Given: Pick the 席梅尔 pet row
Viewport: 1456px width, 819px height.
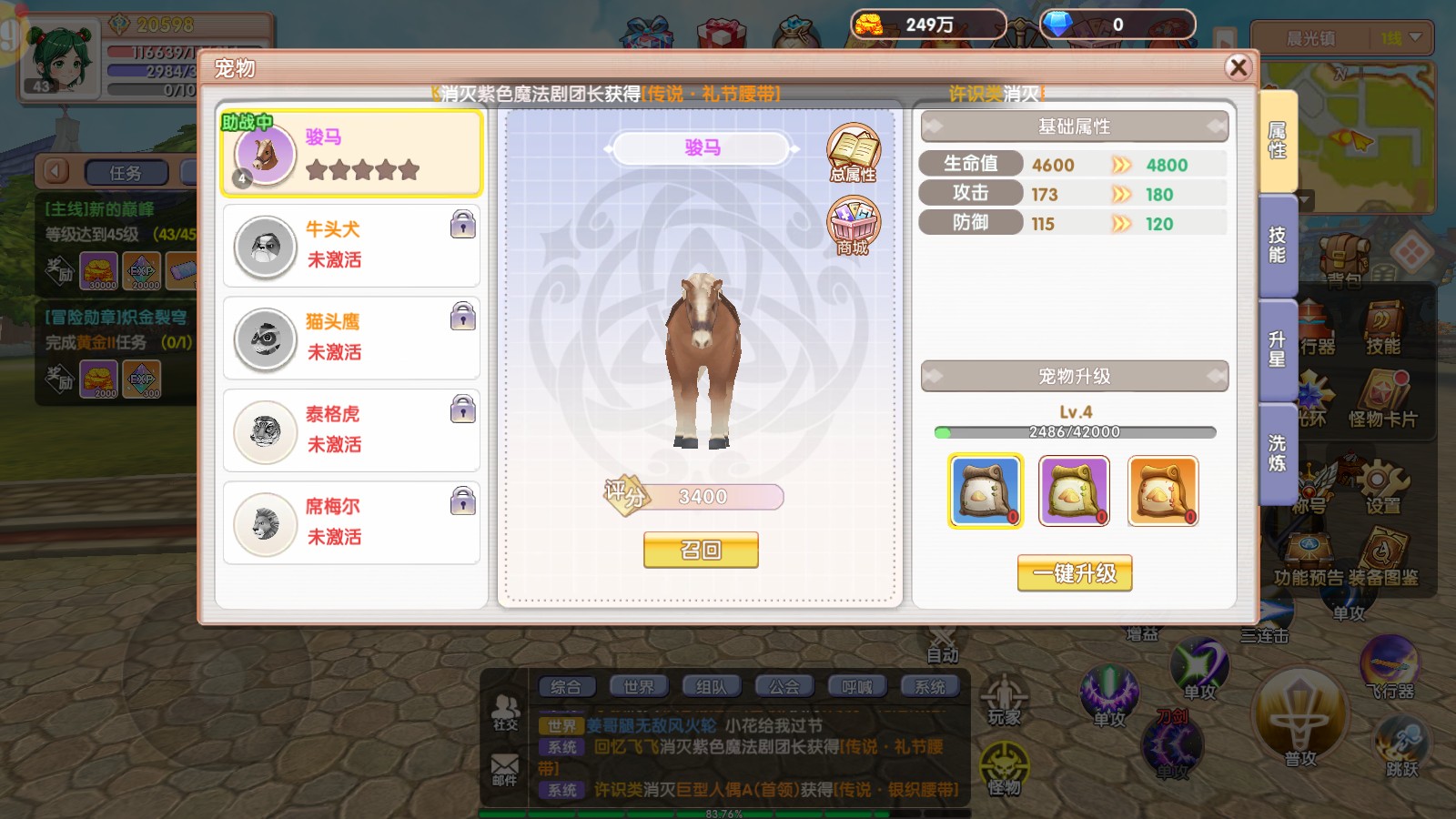Looking at the screenshot, I should tap(351, 522).
